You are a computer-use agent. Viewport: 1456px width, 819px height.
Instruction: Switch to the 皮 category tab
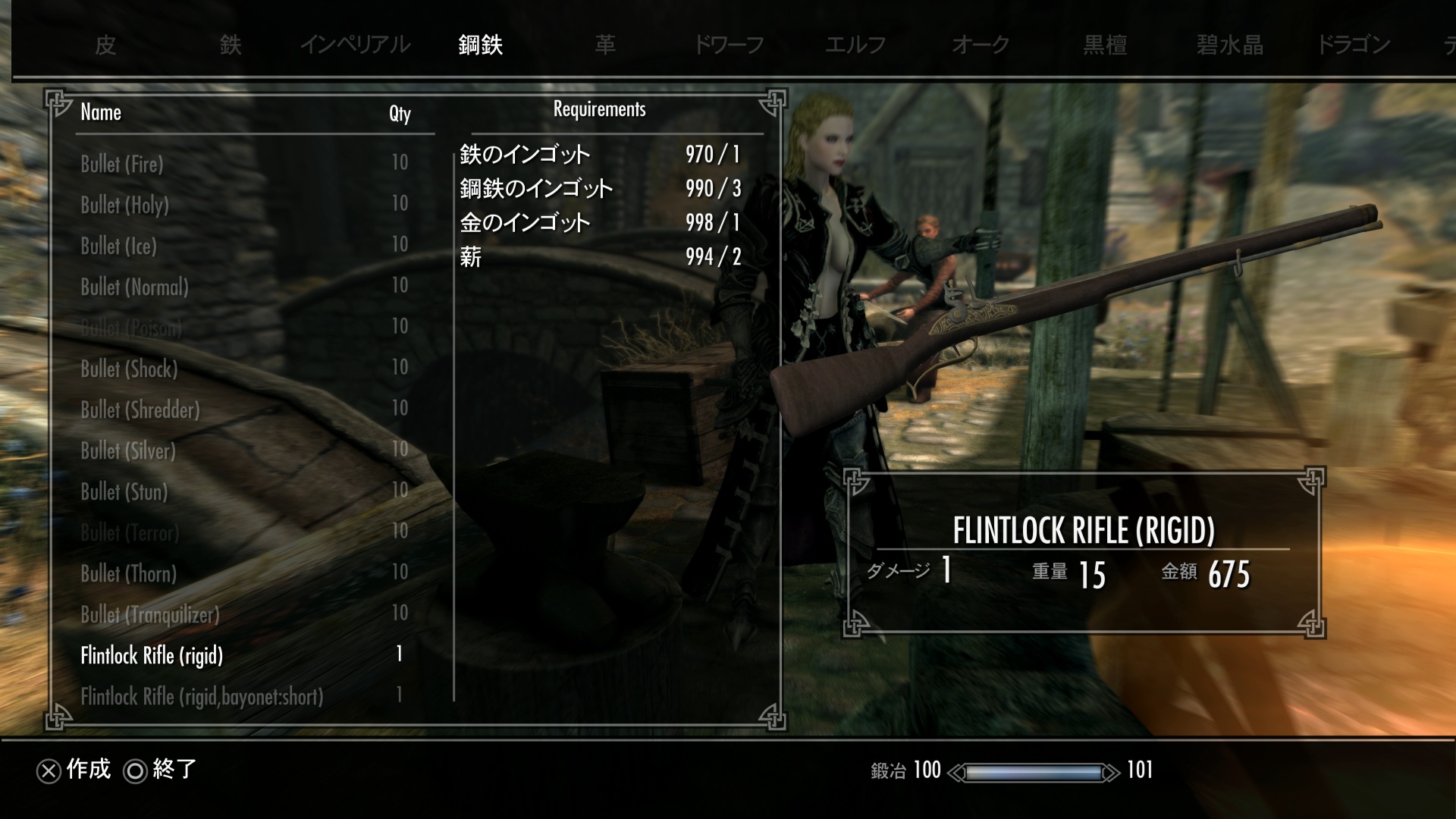click(105, 45)
